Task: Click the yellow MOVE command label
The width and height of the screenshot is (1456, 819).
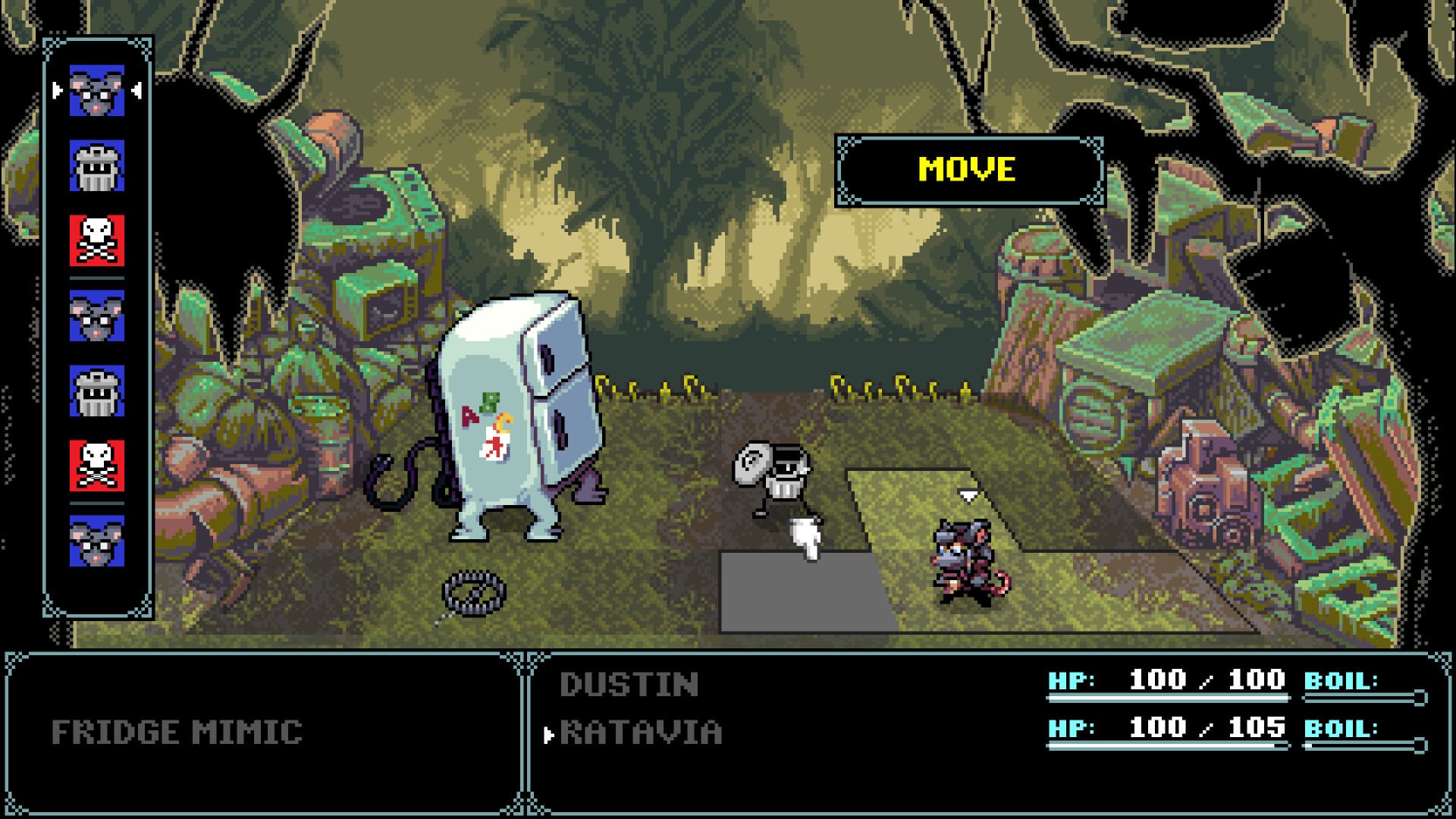Action: (x=967, y=170)
